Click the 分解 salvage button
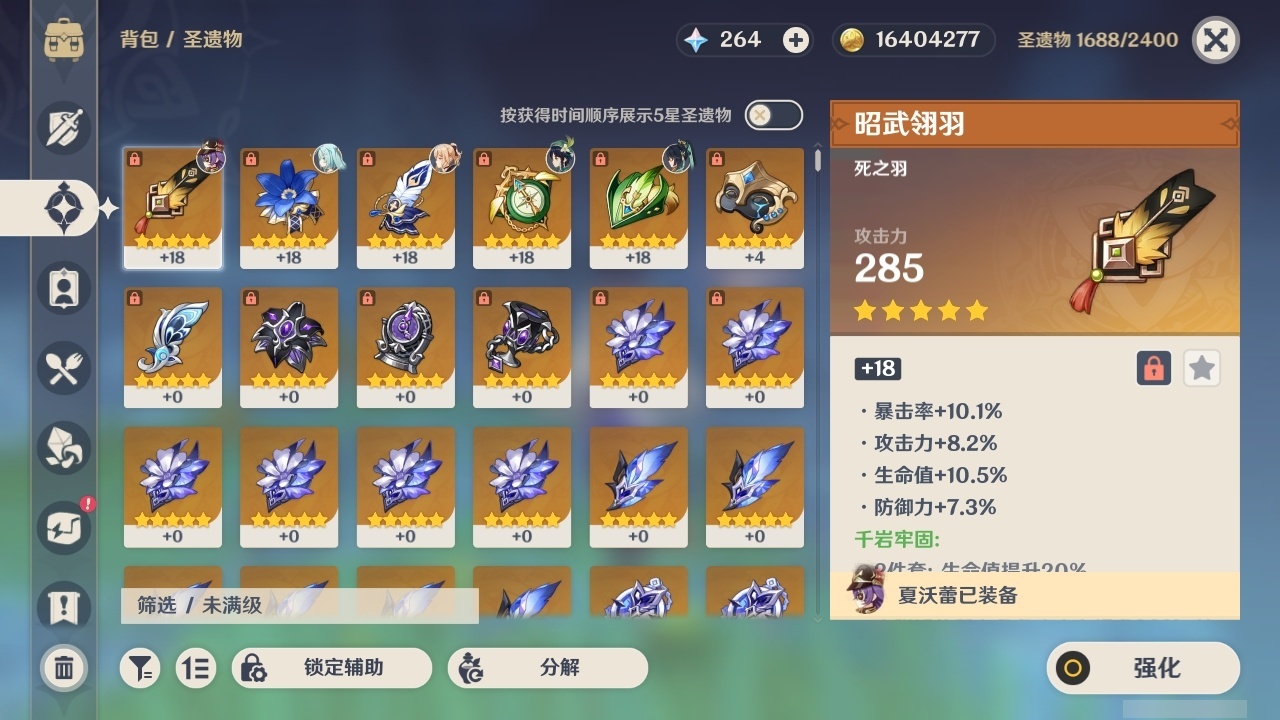The image size is (1280, 720). tap(547, 667)
